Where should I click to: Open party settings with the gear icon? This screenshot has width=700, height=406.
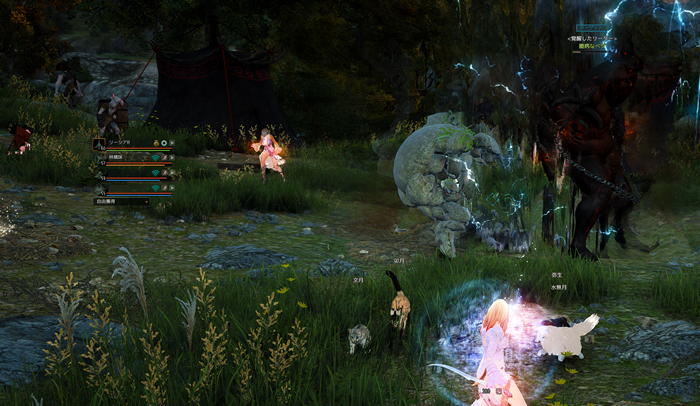164,143
